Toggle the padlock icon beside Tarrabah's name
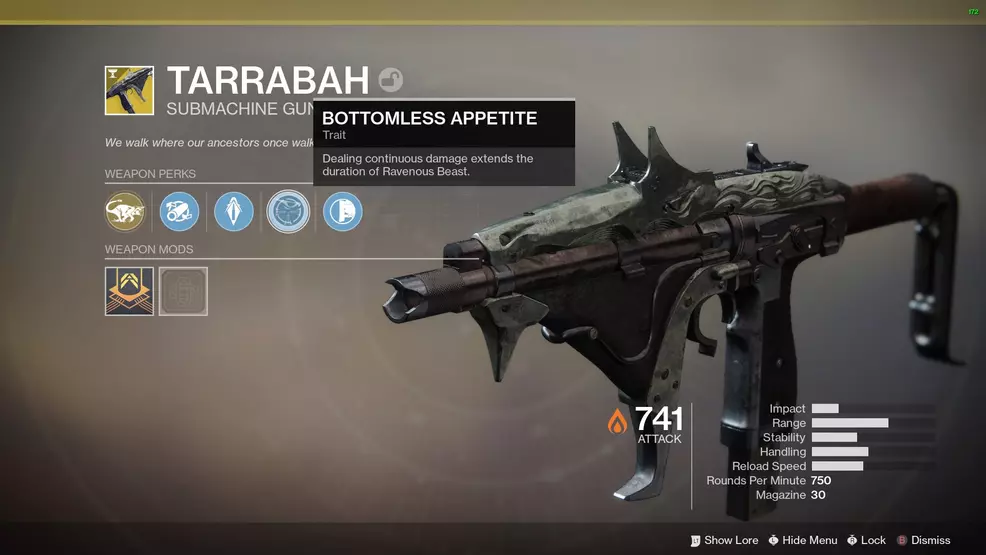 390,80
